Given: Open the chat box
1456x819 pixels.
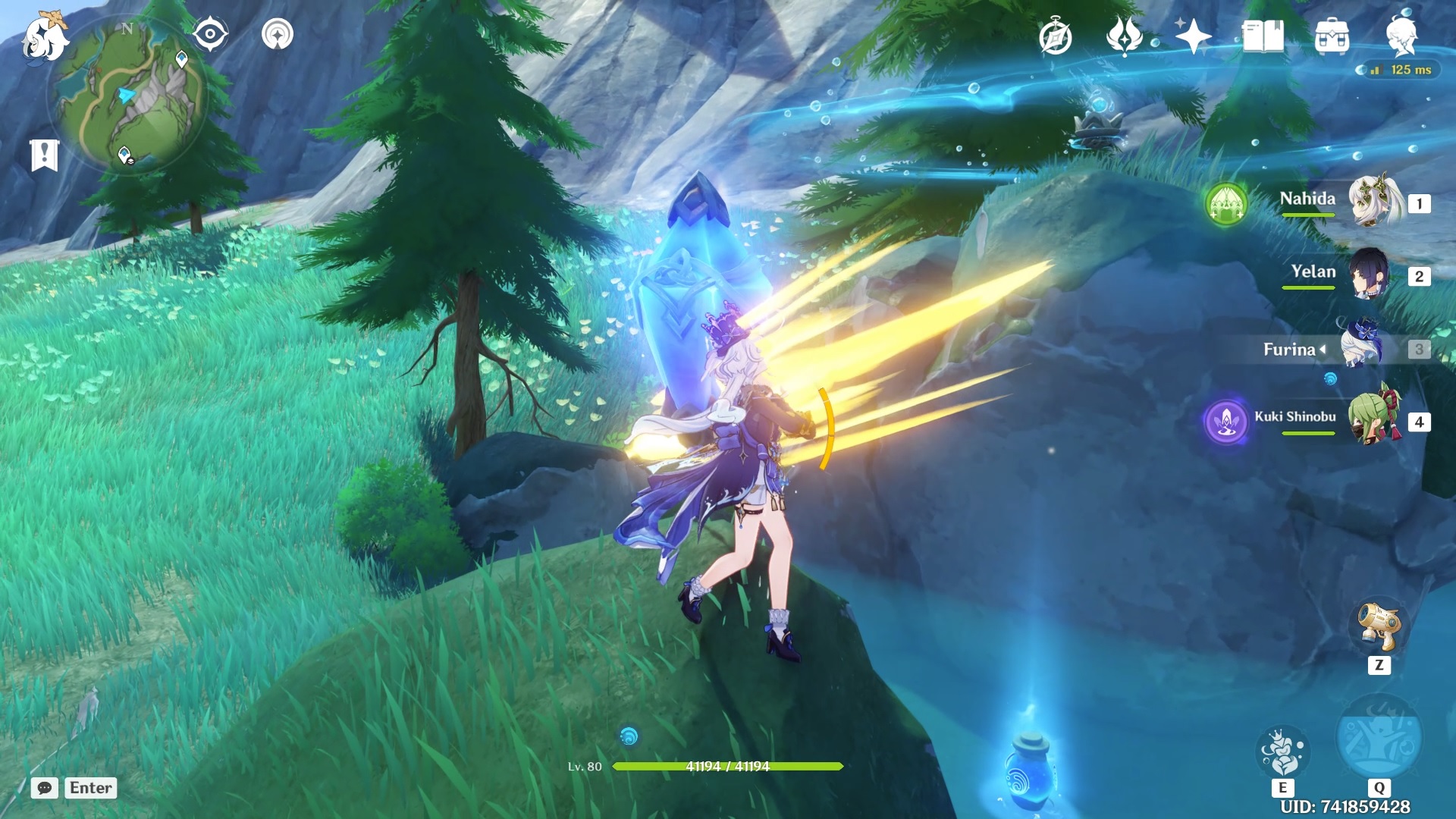Looking at the screenshot, I should click(45, 788).
